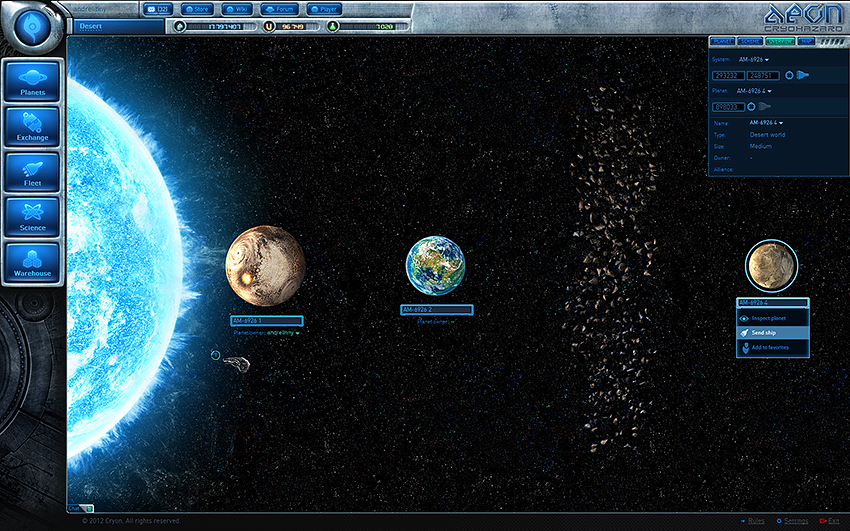Open the Science menu

tap(33, 218)
